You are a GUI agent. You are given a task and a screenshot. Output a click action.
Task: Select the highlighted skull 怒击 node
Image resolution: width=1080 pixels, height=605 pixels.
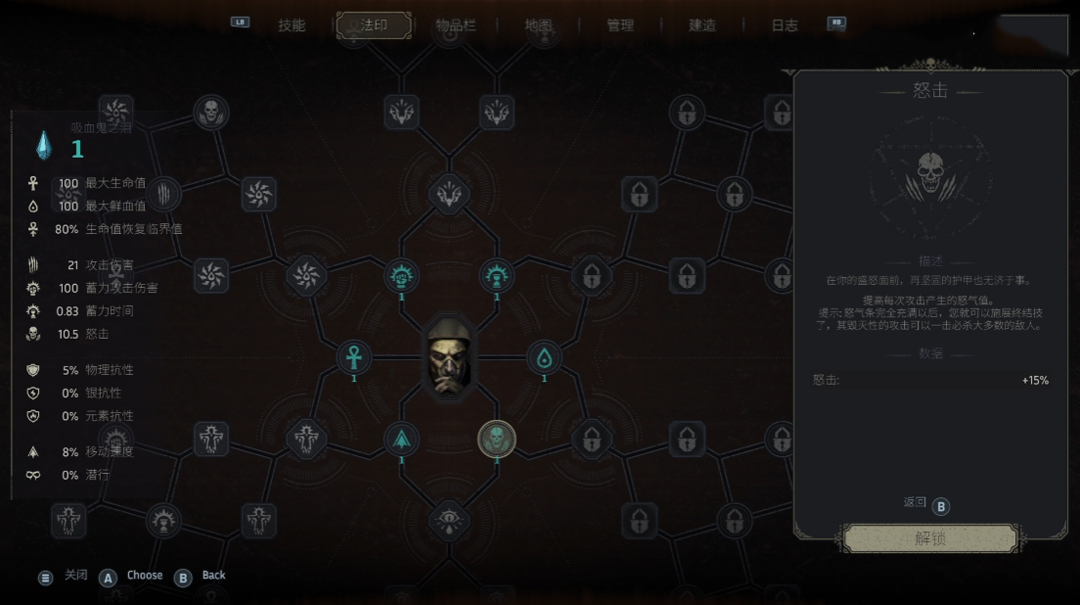point(496,437)
